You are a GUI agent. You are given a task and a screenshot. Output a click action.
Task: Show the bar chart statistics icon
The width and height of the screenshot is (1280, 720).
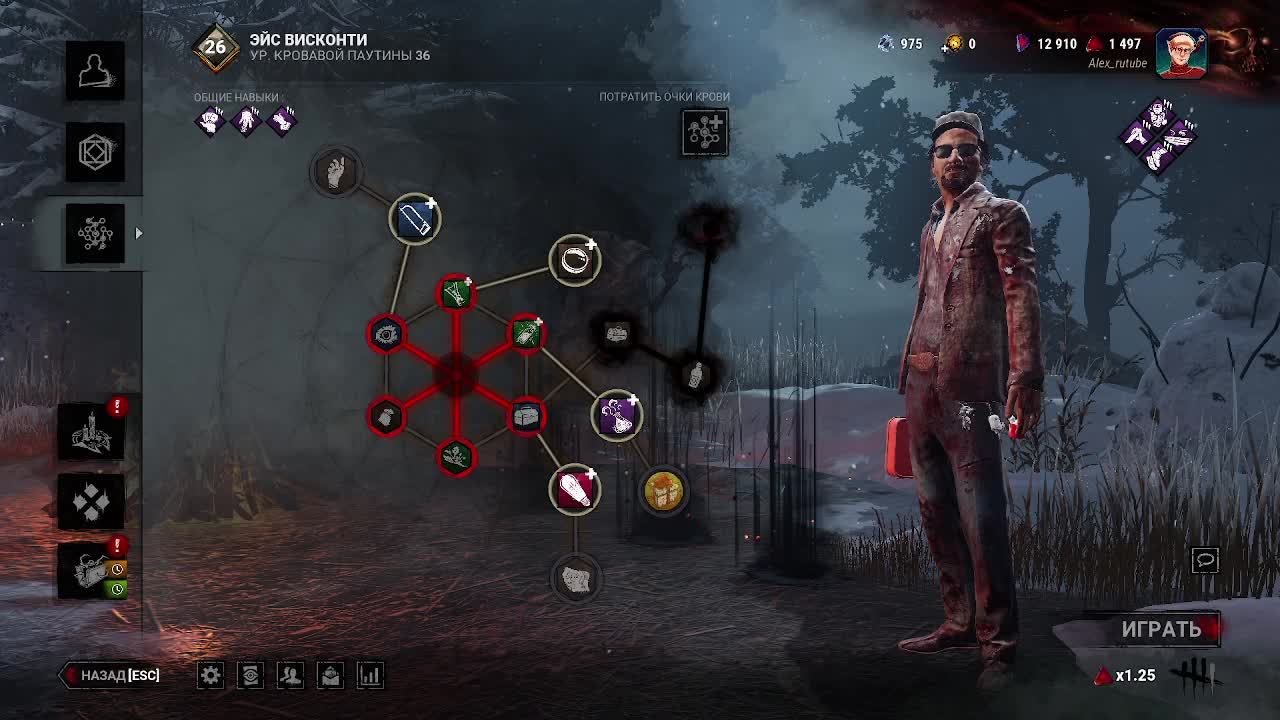370,675
